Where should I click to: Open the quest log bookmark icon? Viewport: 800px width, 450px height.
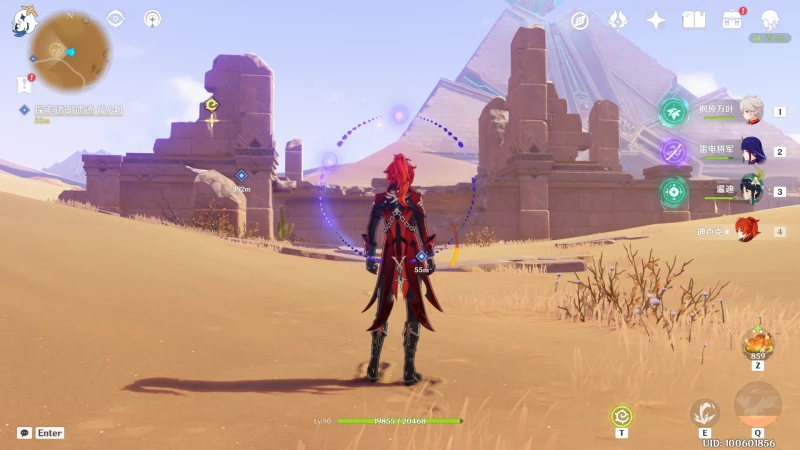click(x=24, y=85)
